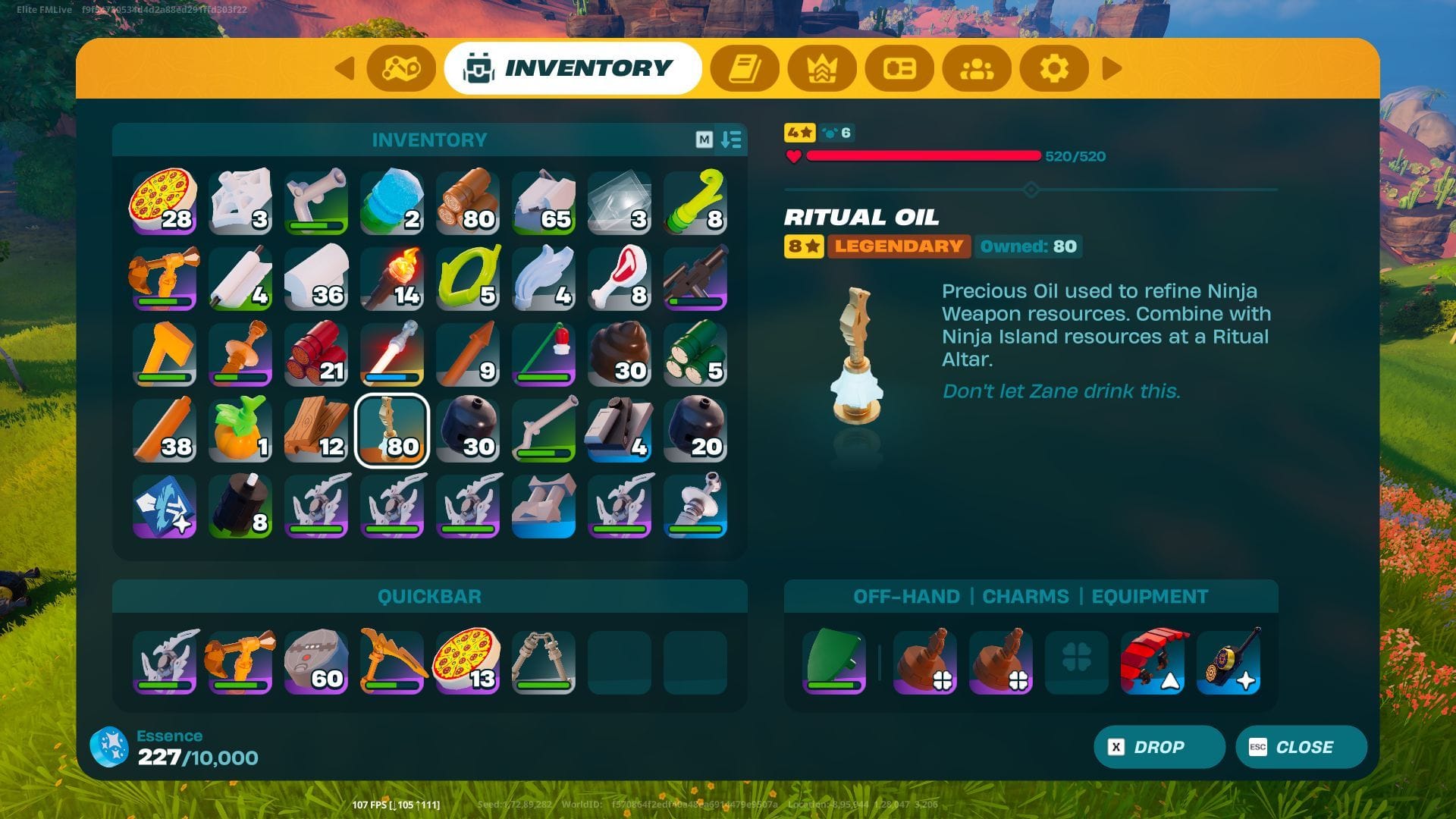Open the social party icon in top bar

976,68
